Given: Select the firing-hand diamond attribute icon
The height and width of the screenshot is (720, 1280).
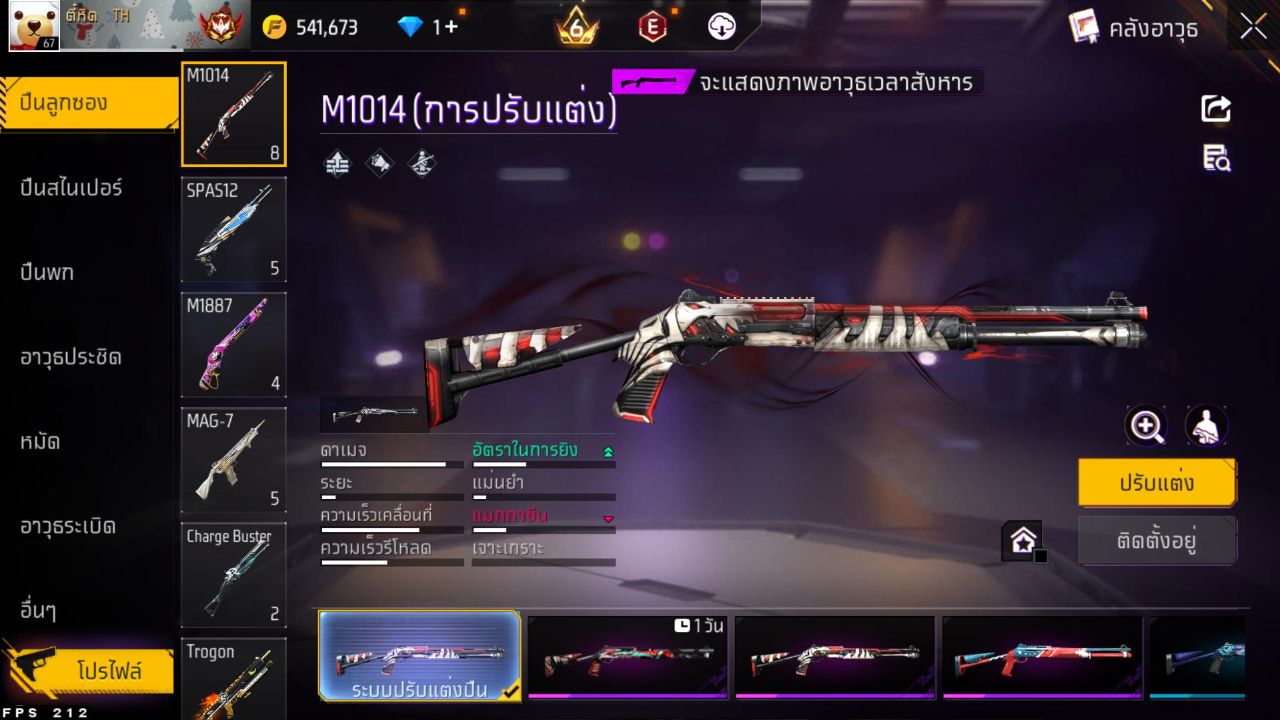Looking at the screenshot, I should coord(420,163).
